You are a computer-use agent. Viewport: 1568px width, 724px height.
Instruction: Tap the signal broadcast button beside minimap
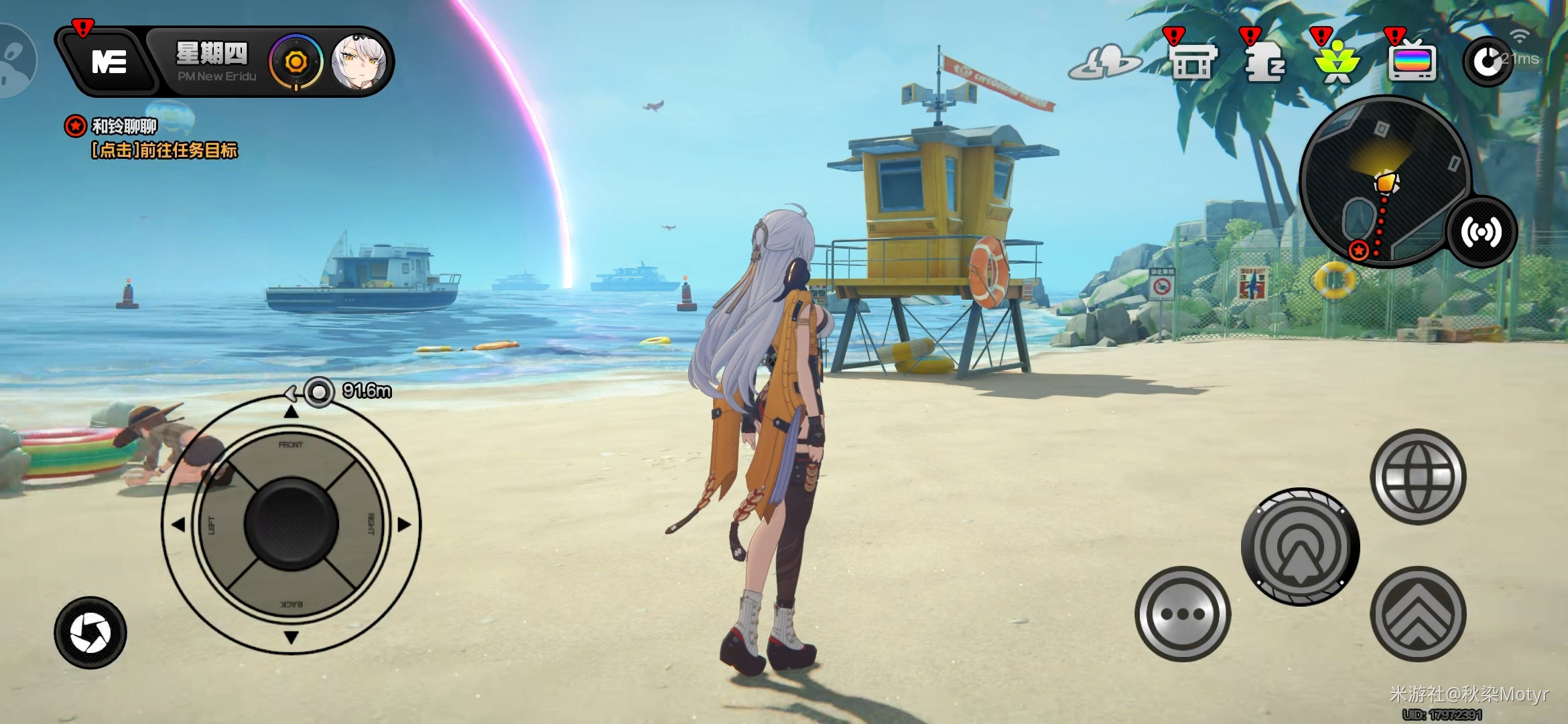tap(1481, 233)
